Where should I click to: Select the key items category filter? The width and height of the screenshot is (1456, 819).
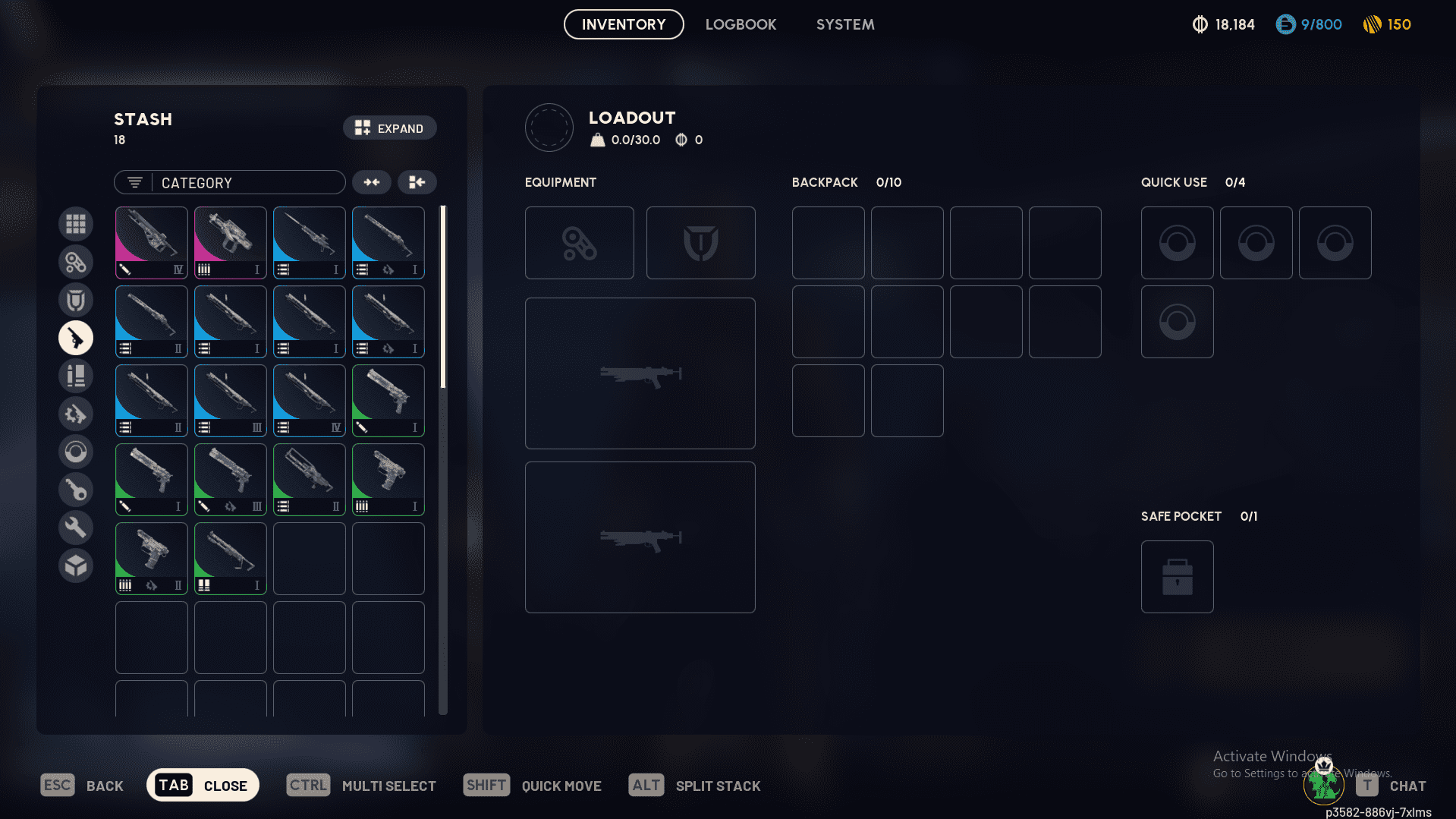point(76,489)
